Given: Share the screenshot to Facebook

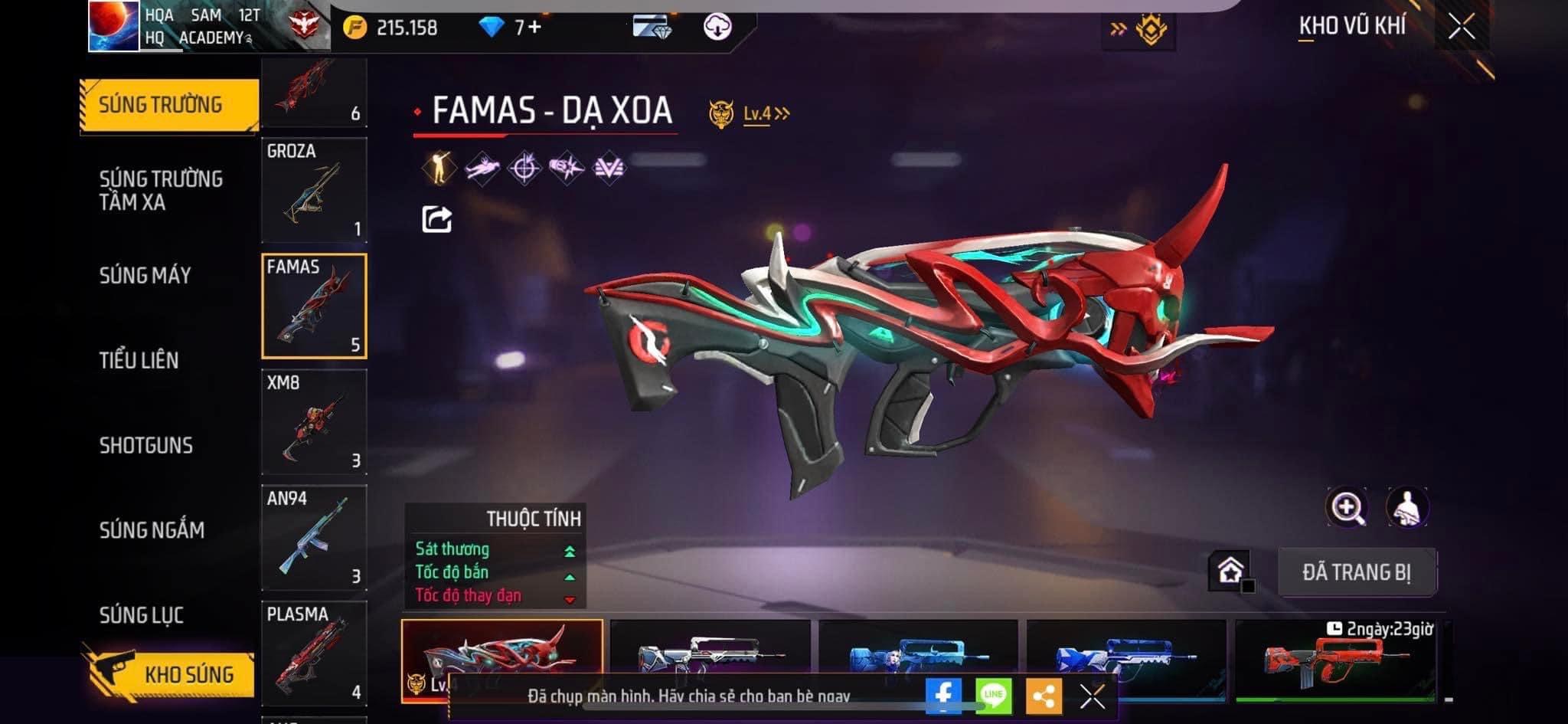Looking at the screenshot, I should [x=943, y=696].
